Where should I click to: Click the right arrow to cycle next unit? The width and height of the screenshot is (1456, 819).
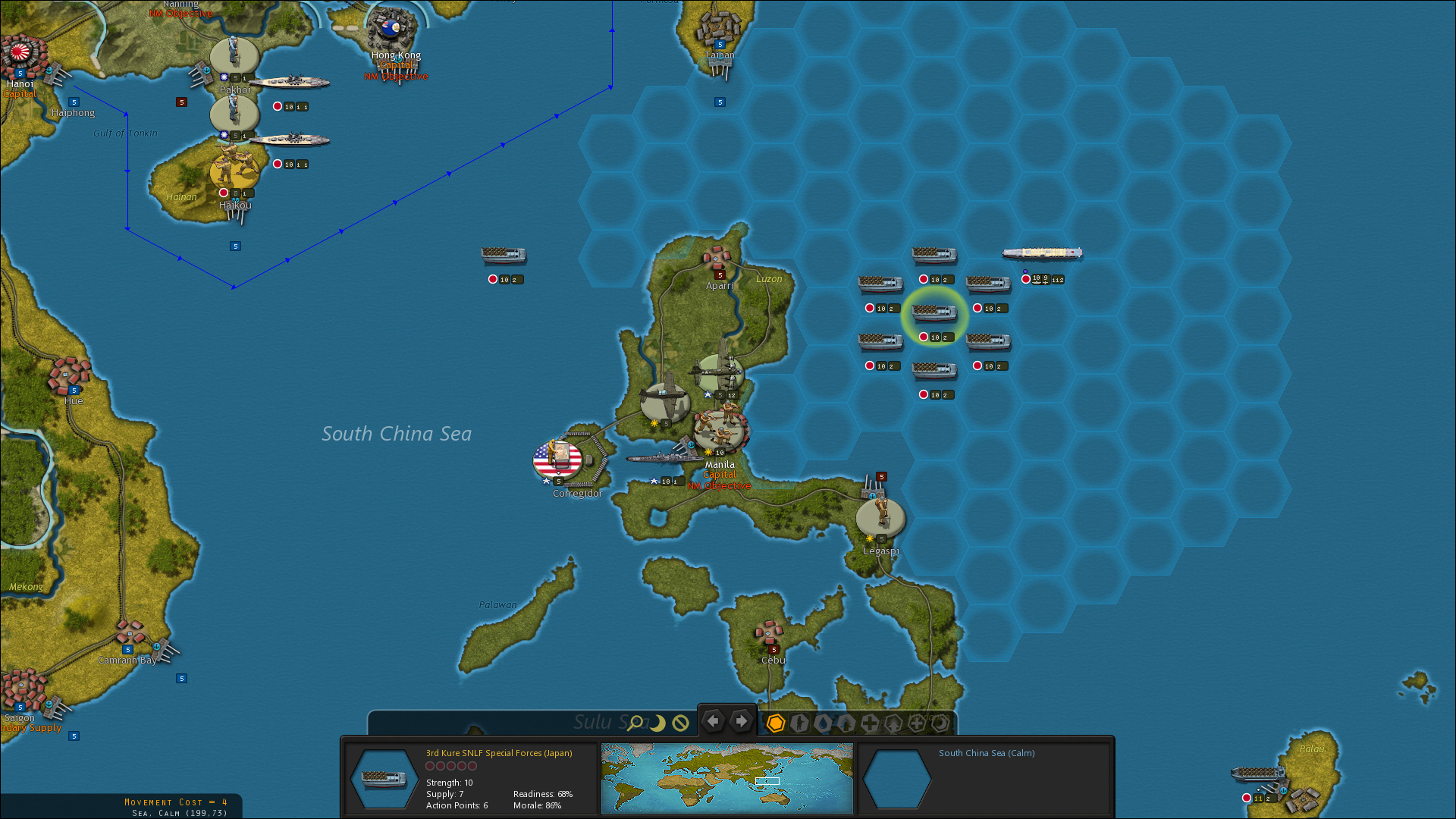click(741, 722)
